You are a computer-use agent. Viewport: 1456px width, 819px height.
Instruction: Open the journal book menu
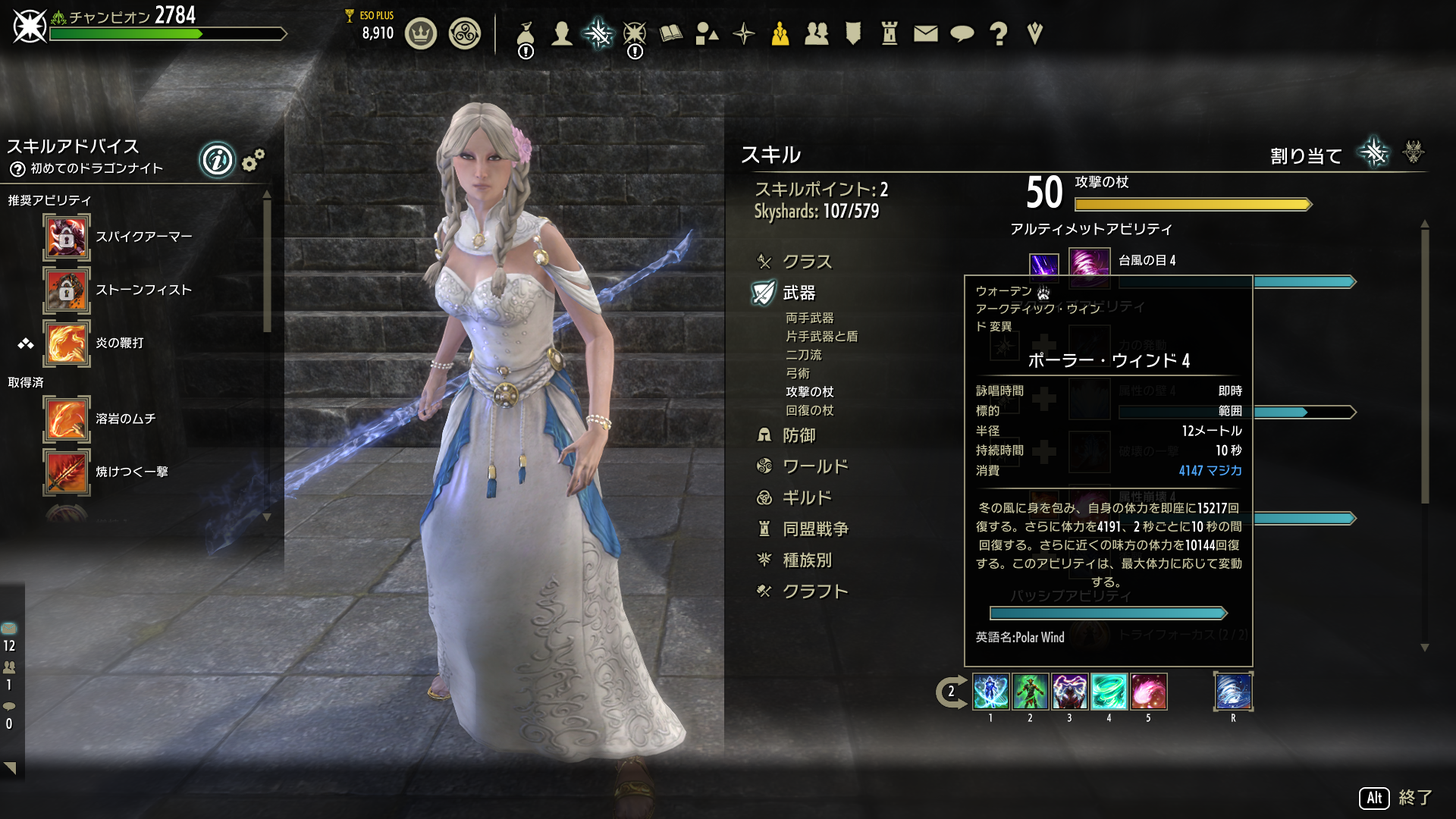671,33
